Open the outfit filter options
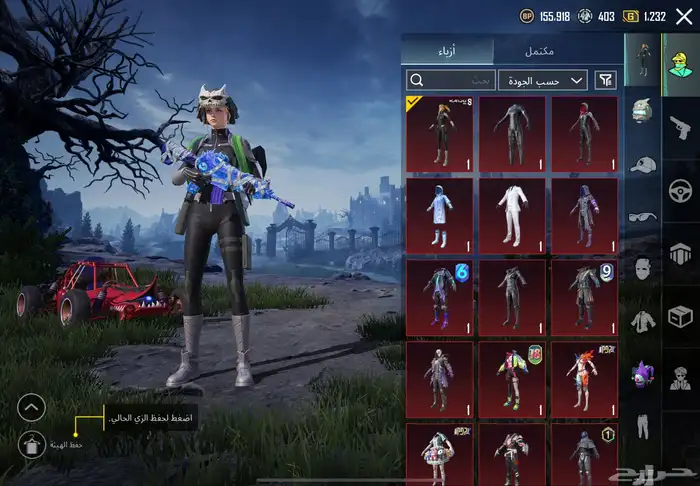The width and height of the screenshot is (700, 486). pos(606,80)
